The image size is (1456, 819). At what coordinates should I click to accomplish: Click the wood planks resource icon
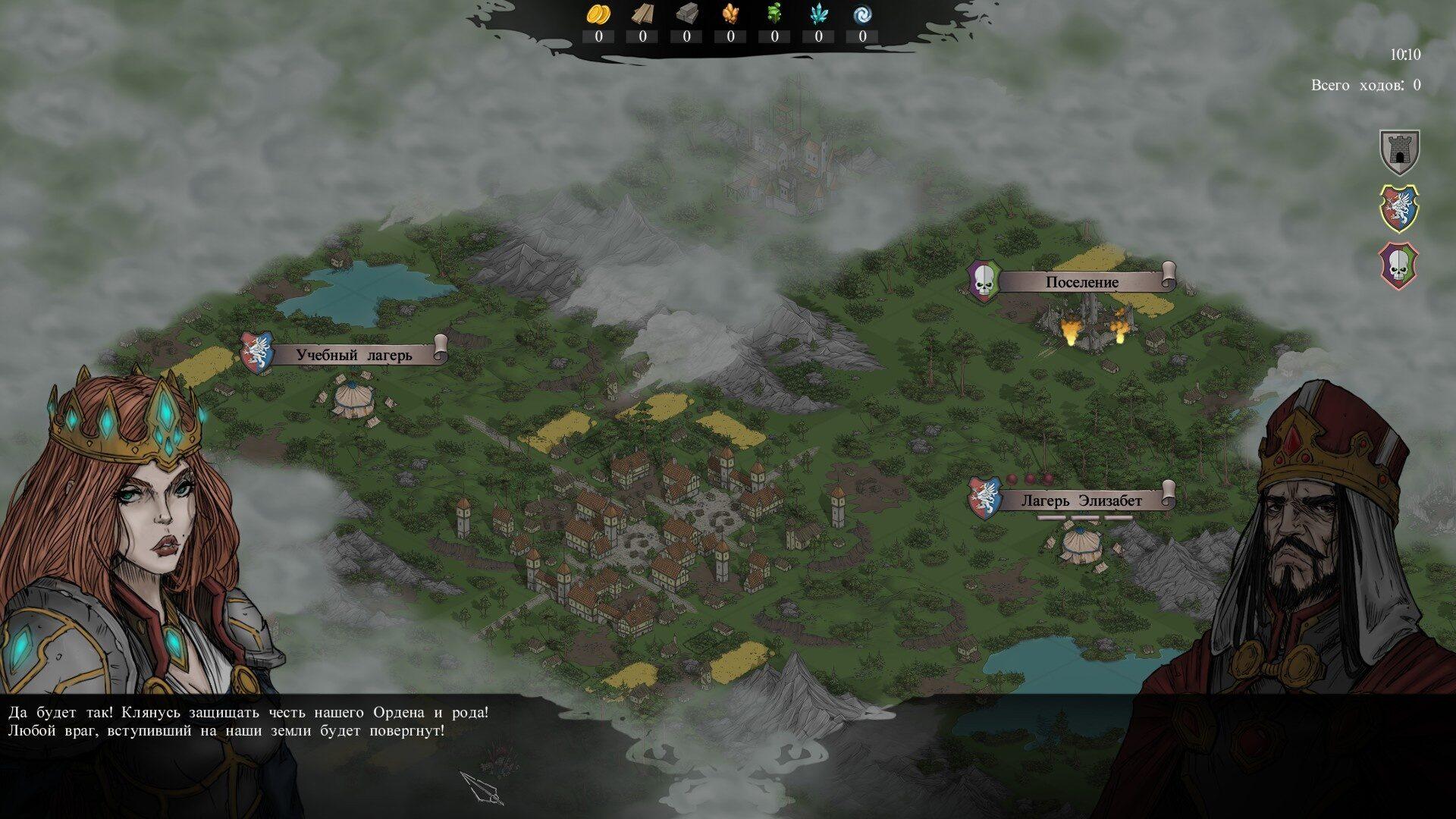[x=642, y=14]
